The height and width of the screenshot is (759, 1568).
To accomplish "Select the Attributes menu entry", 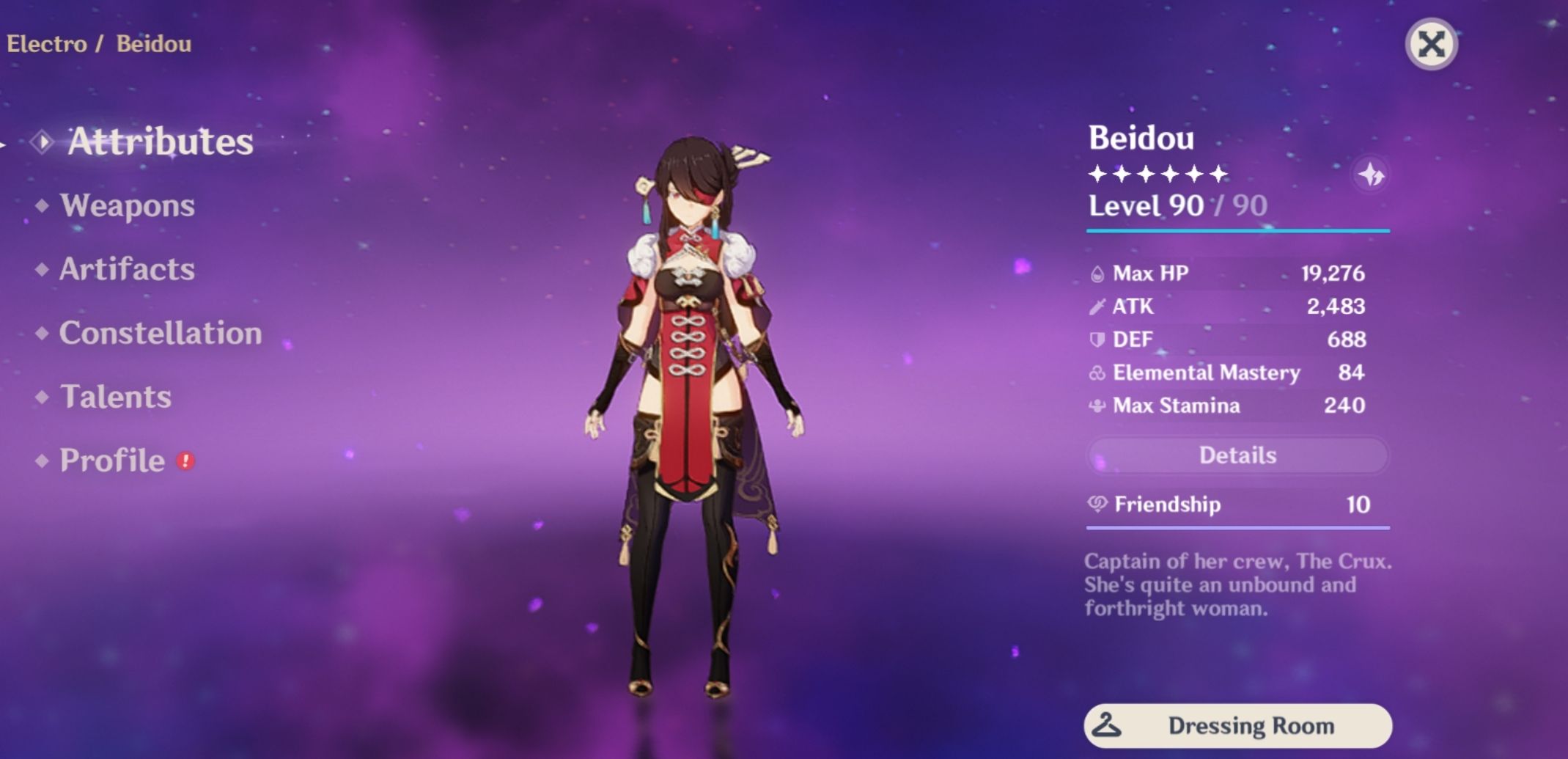I will [x=158, y=142].
